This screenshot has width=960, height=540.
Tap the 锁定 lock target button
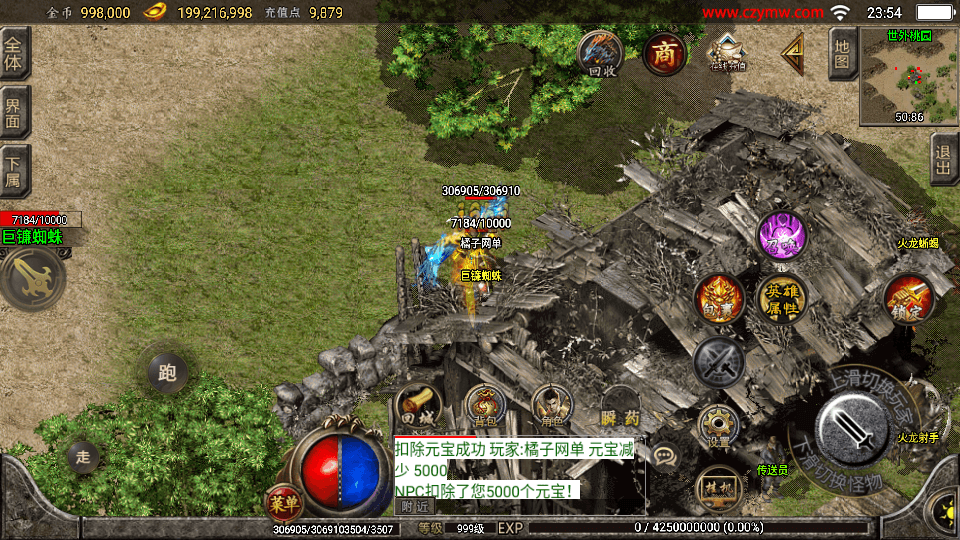(x=908, y=298)
